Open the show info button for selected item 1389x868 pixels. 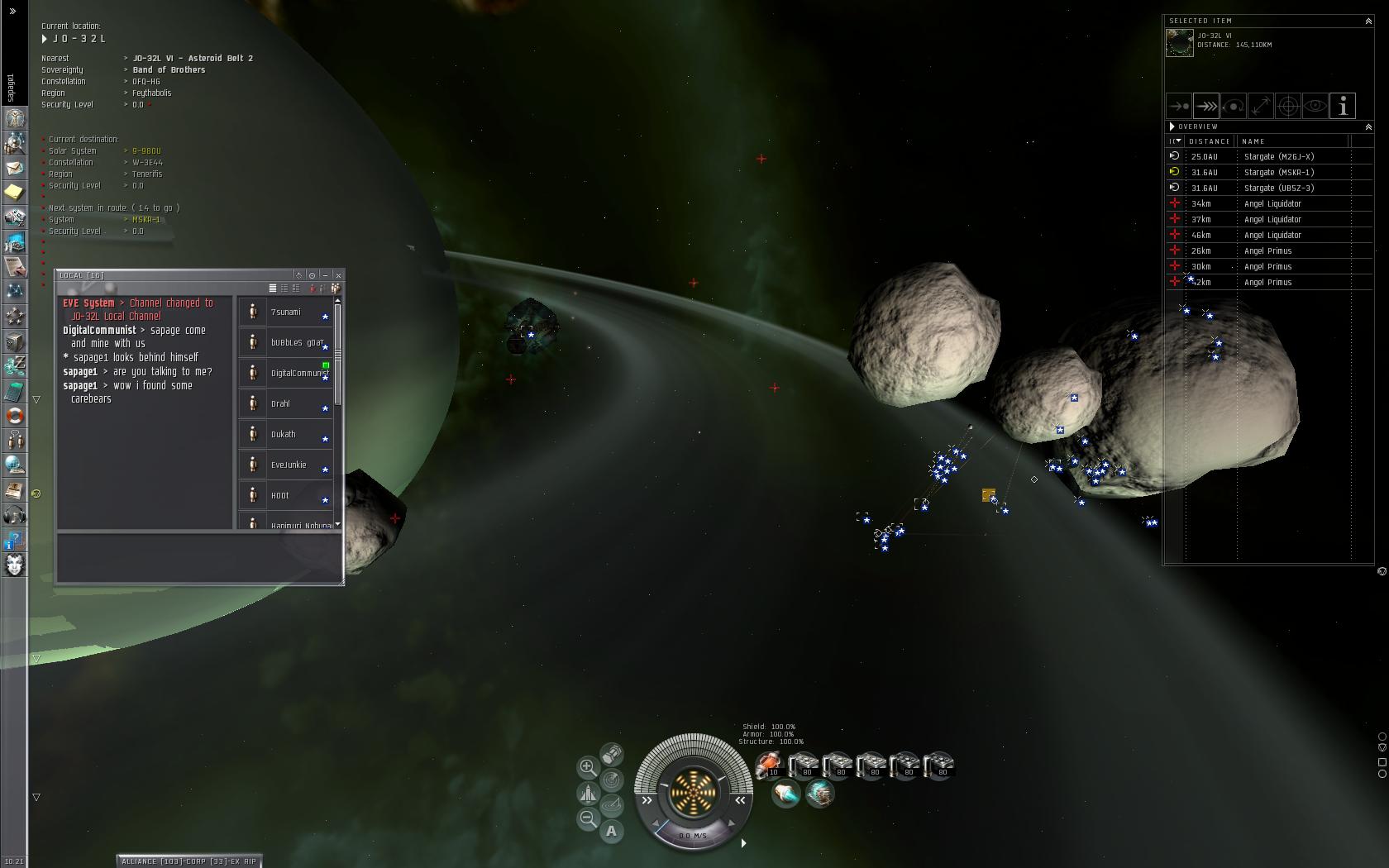[x=1343, y=106]
